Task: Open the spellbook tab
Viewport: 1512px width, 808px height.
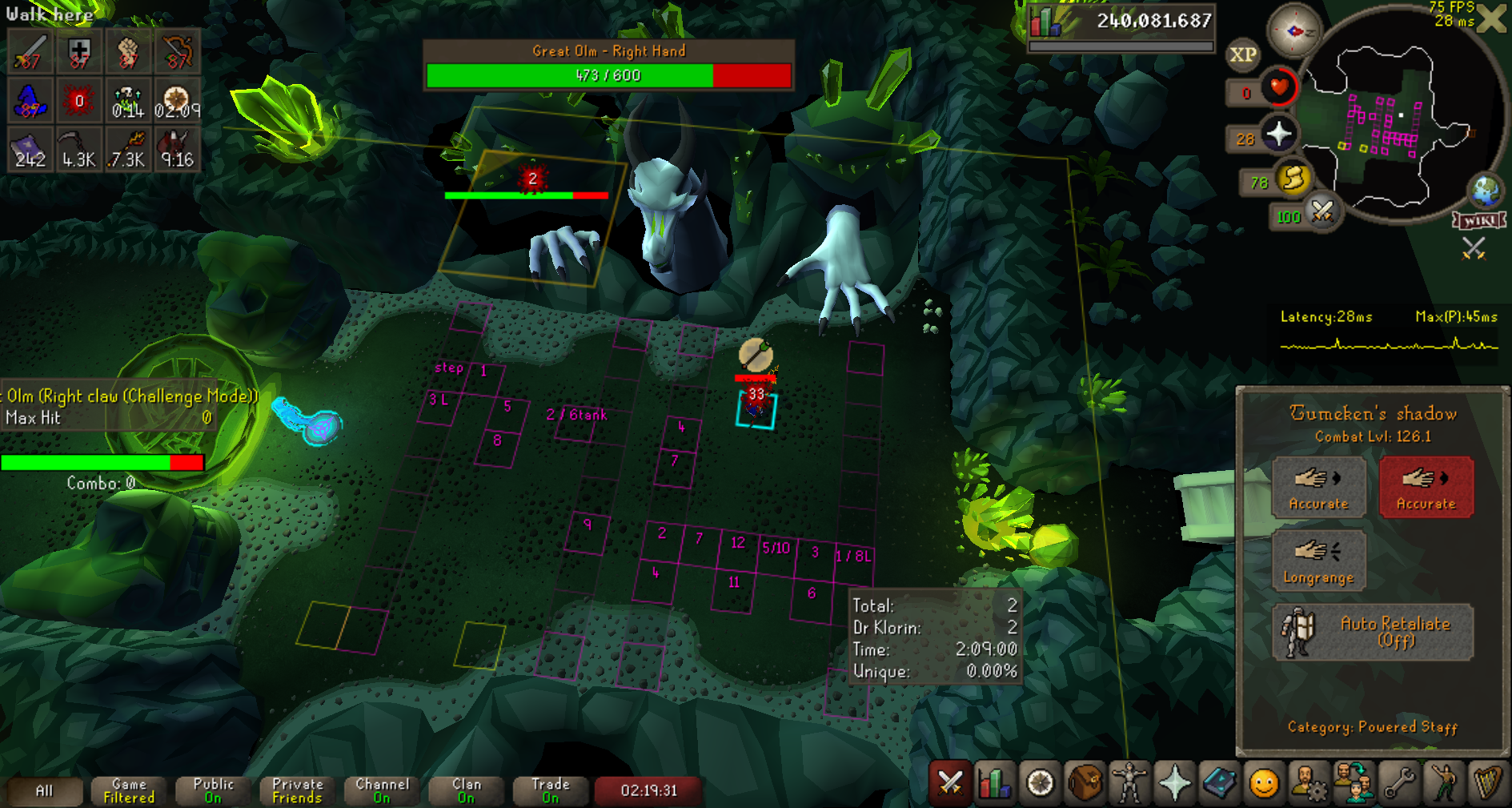Action: [1219, 783]
